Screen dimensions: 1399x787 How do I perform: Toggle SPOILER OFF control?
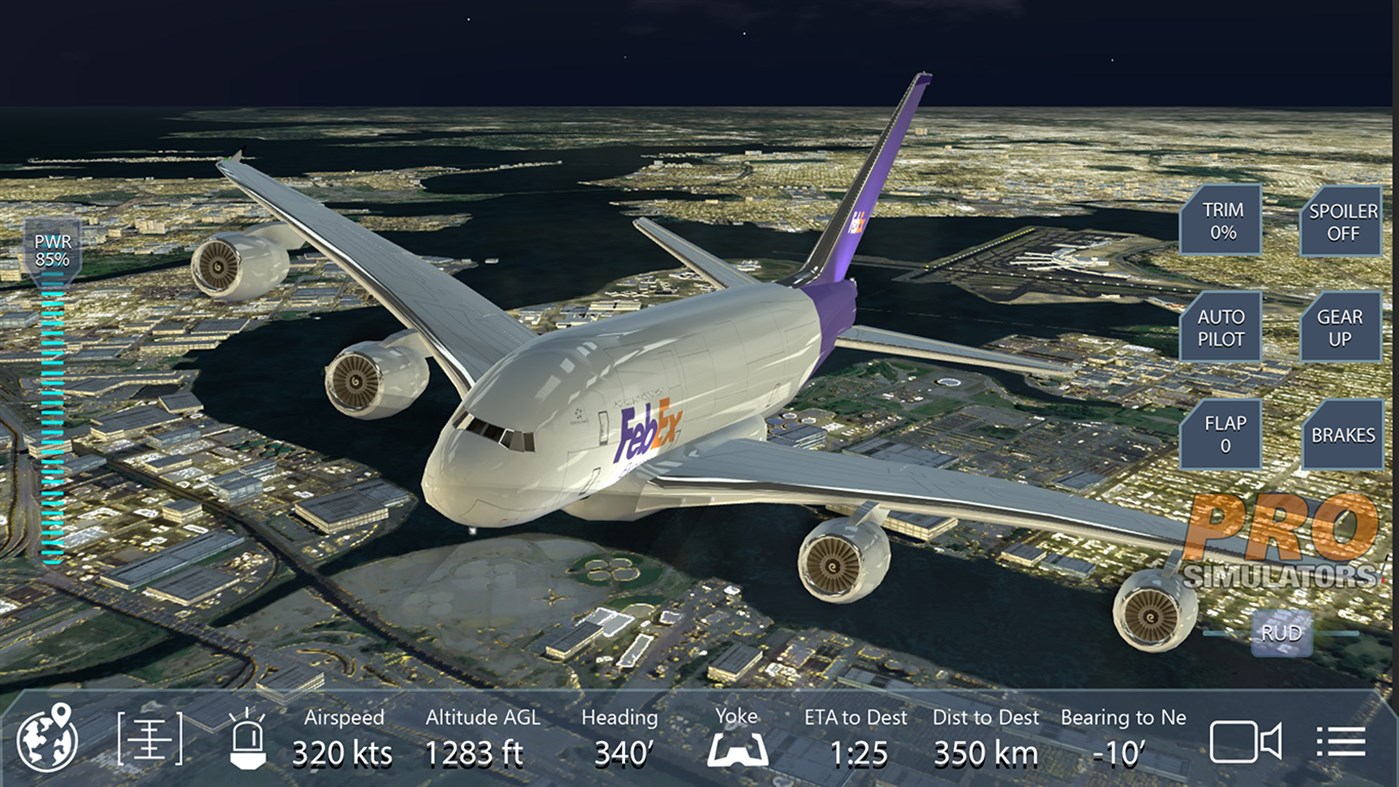tap(1340, 222)
